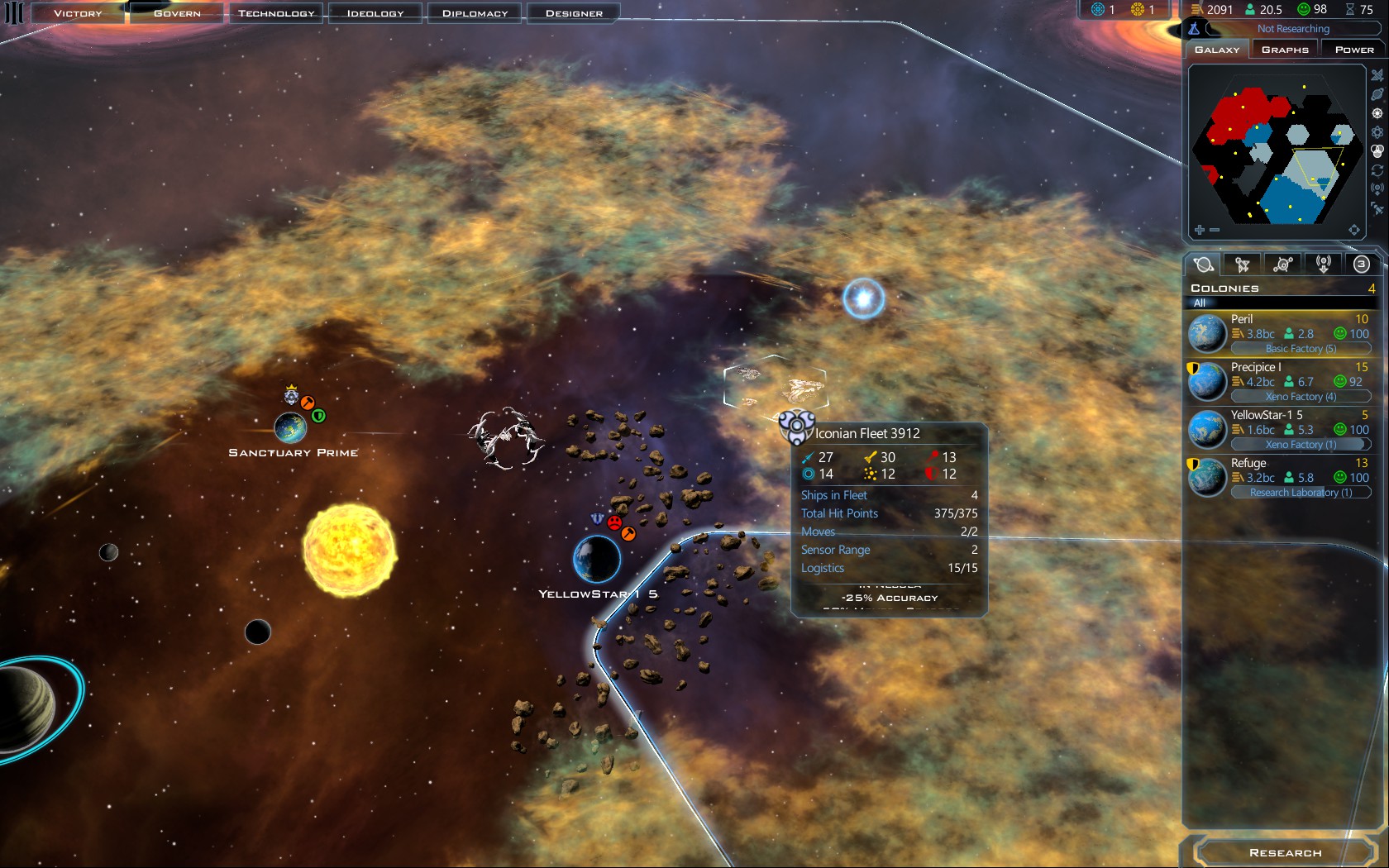Click the Research turn button
The width and height of the screenshot is (1389, 868).
coord(1285,852)
